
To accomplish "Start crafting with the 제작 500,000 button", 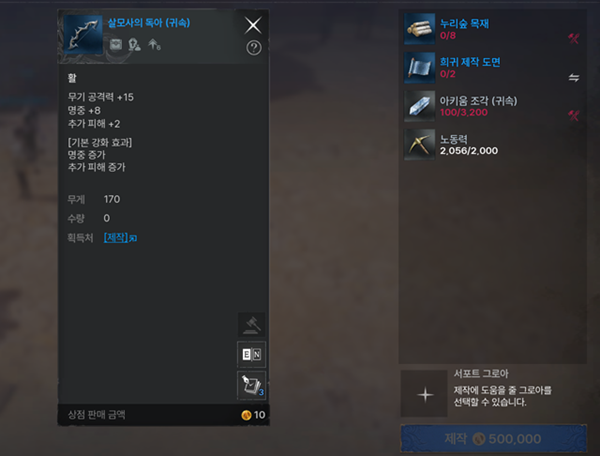I will [x=492, y=438].
